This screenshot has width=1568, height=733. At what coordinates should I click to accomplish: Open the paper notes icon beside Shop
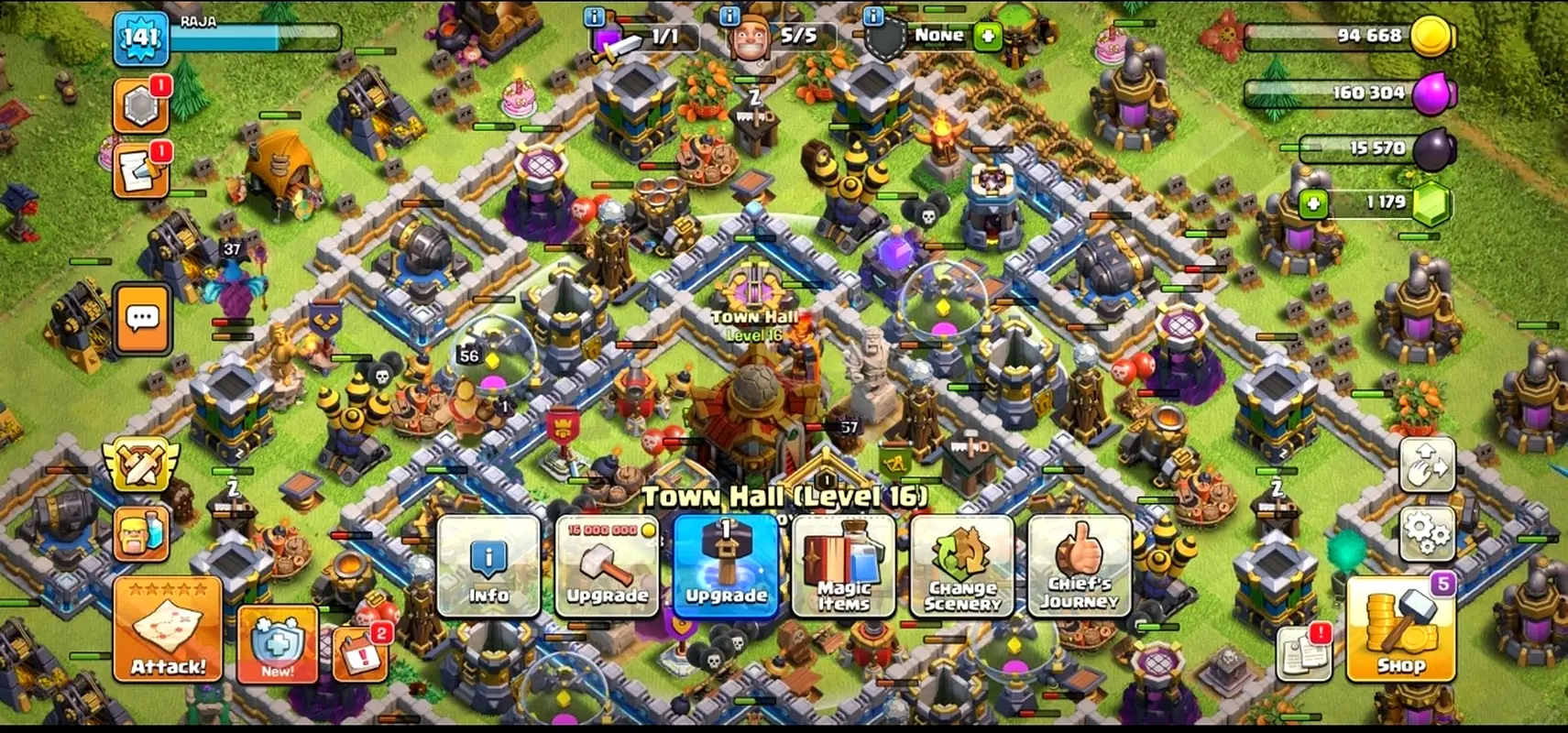click(1303, 651)
